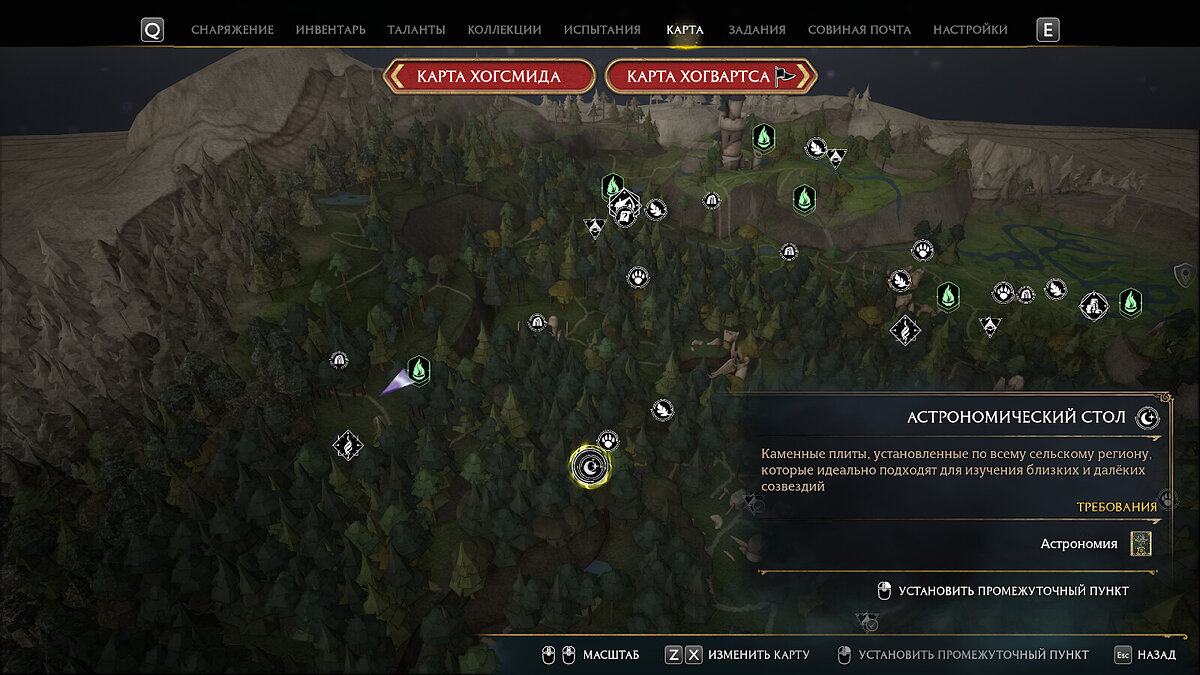This screenshot has width=1200, height=675.
Task: Click Установить промежуточный пункт in the info panel
Action: tap(1013, 591)
